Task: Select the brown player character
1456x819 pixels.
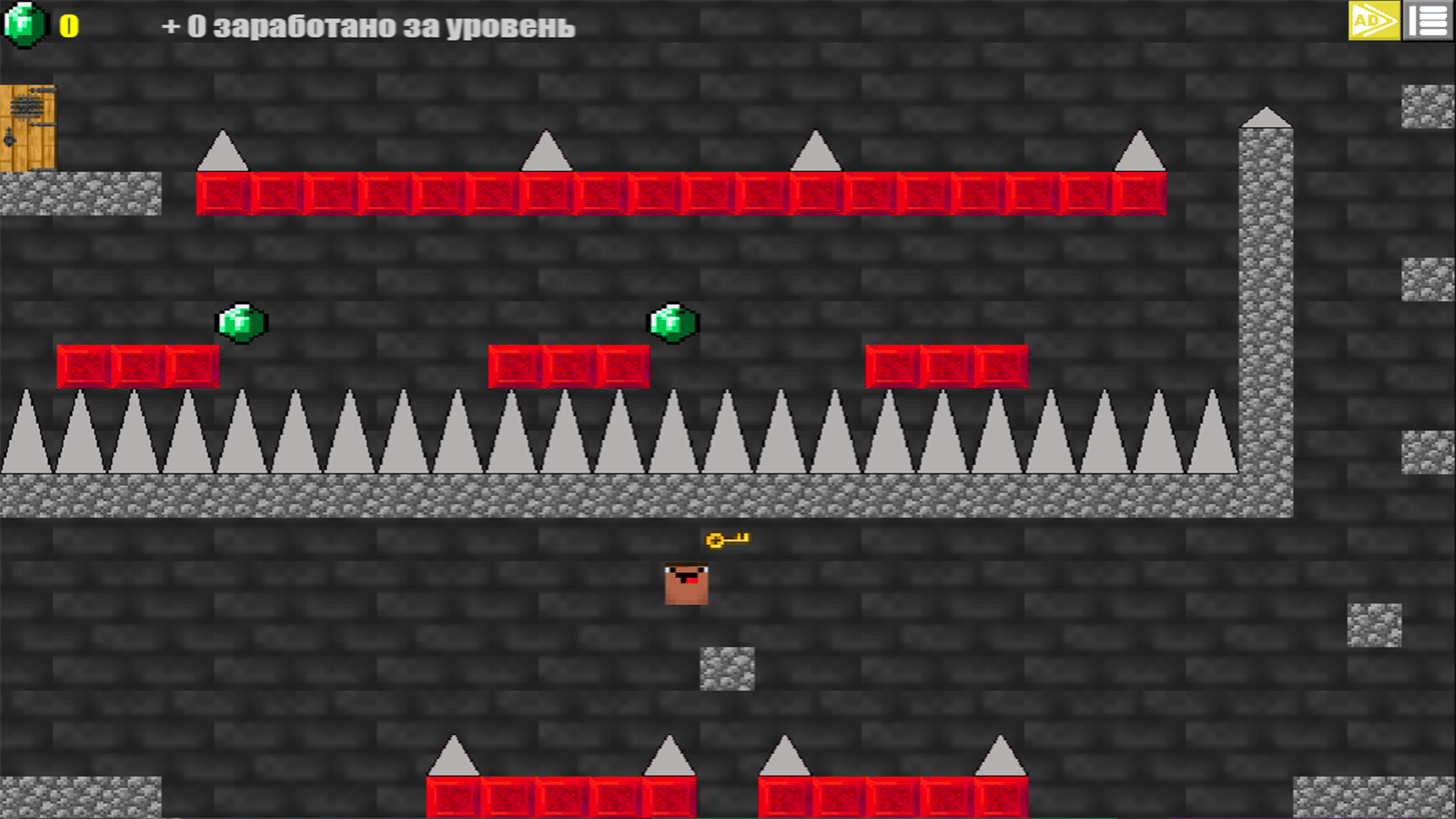Action: click(x=685, y=582)
